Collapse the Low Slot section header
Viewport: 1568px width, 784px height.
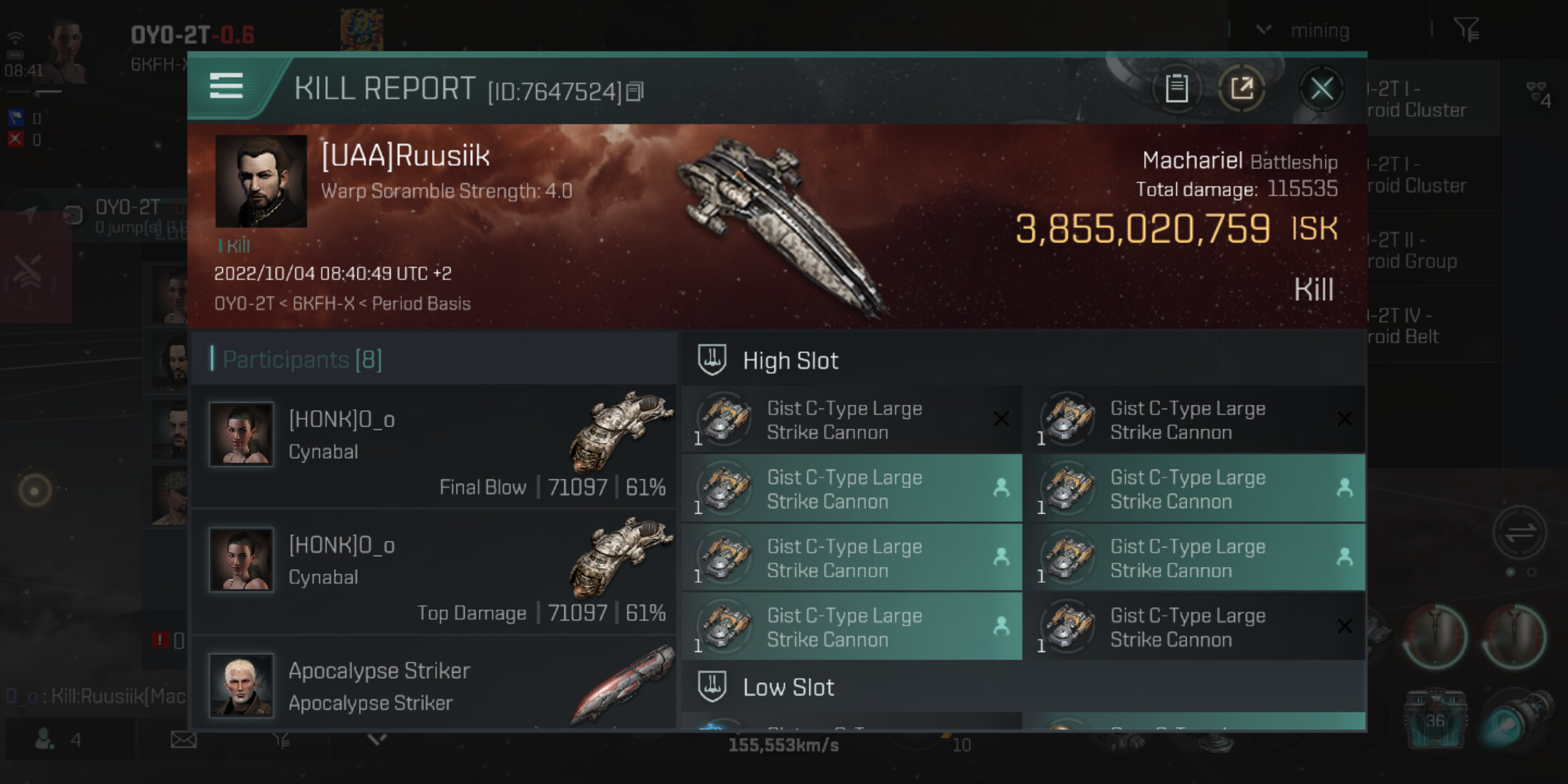[788, 687]
